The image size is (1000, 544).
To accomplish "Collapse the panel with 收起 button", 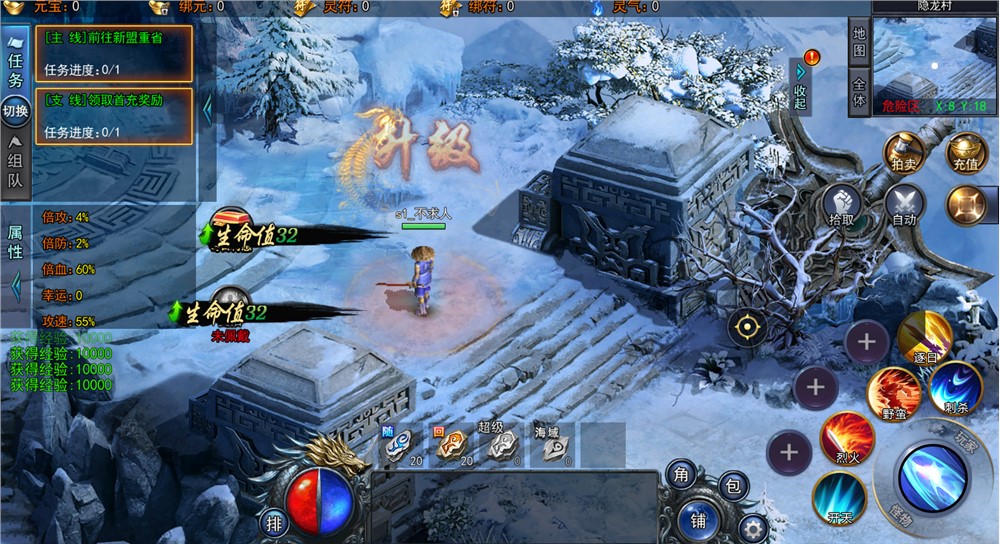I will 800,87.
